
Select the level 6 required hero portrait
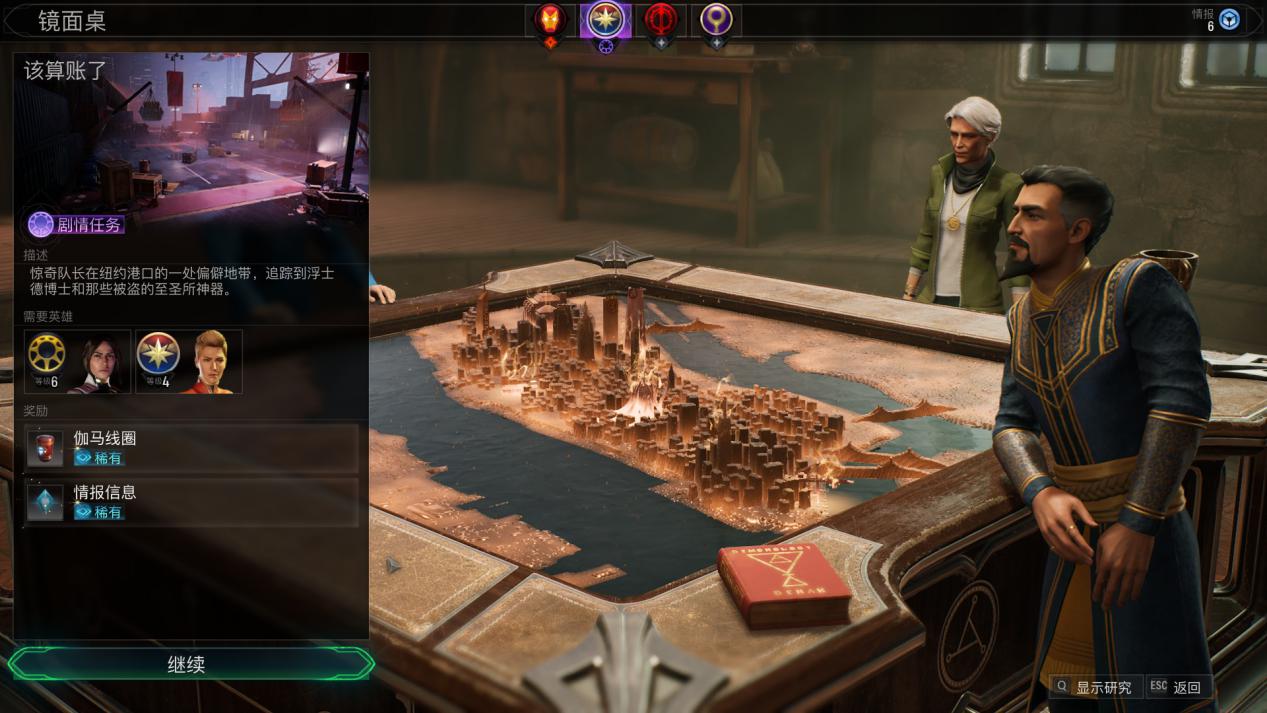(78, 361)
